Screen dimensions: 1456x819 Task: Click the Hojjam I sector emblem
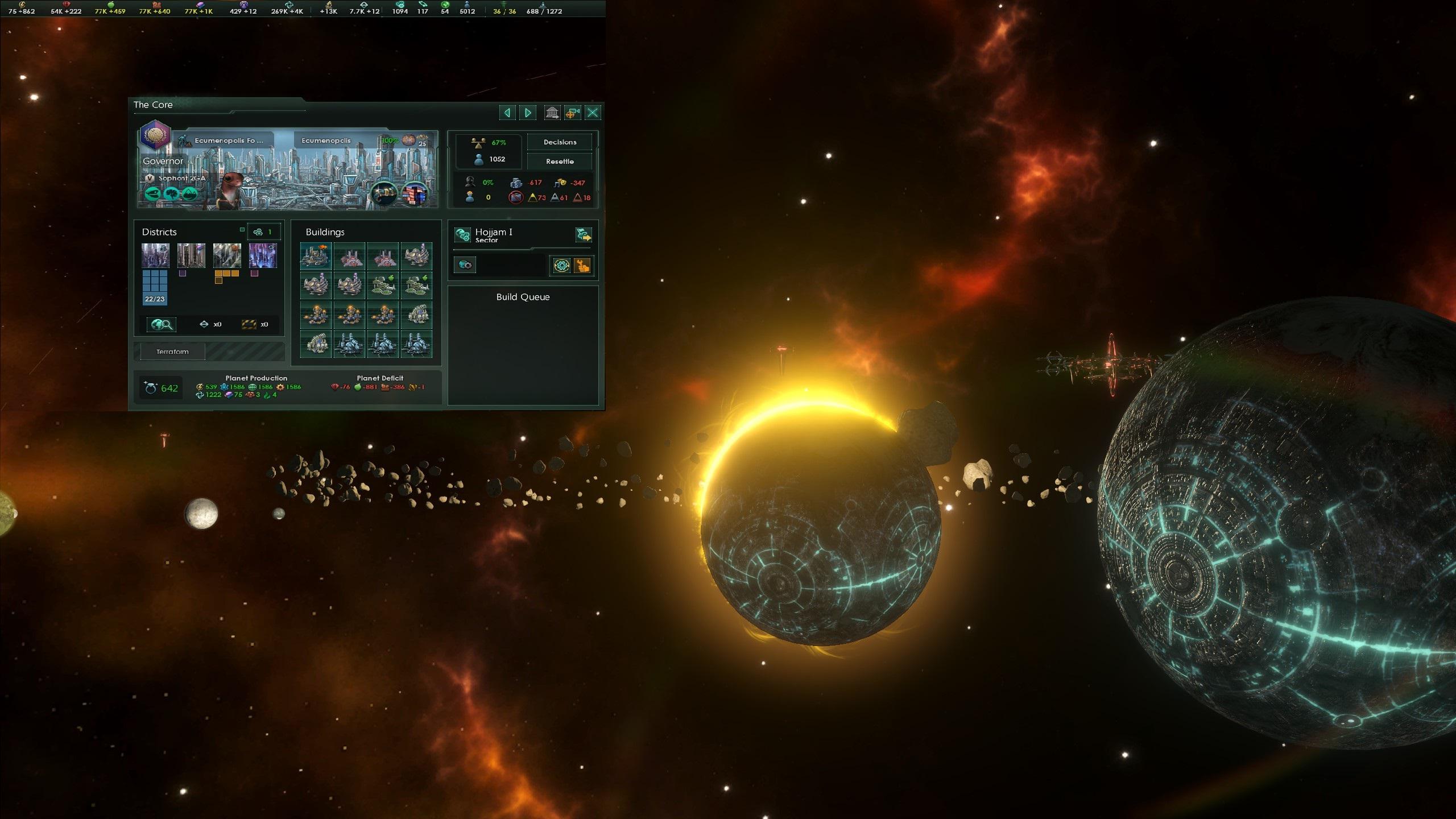coord(462,234)
